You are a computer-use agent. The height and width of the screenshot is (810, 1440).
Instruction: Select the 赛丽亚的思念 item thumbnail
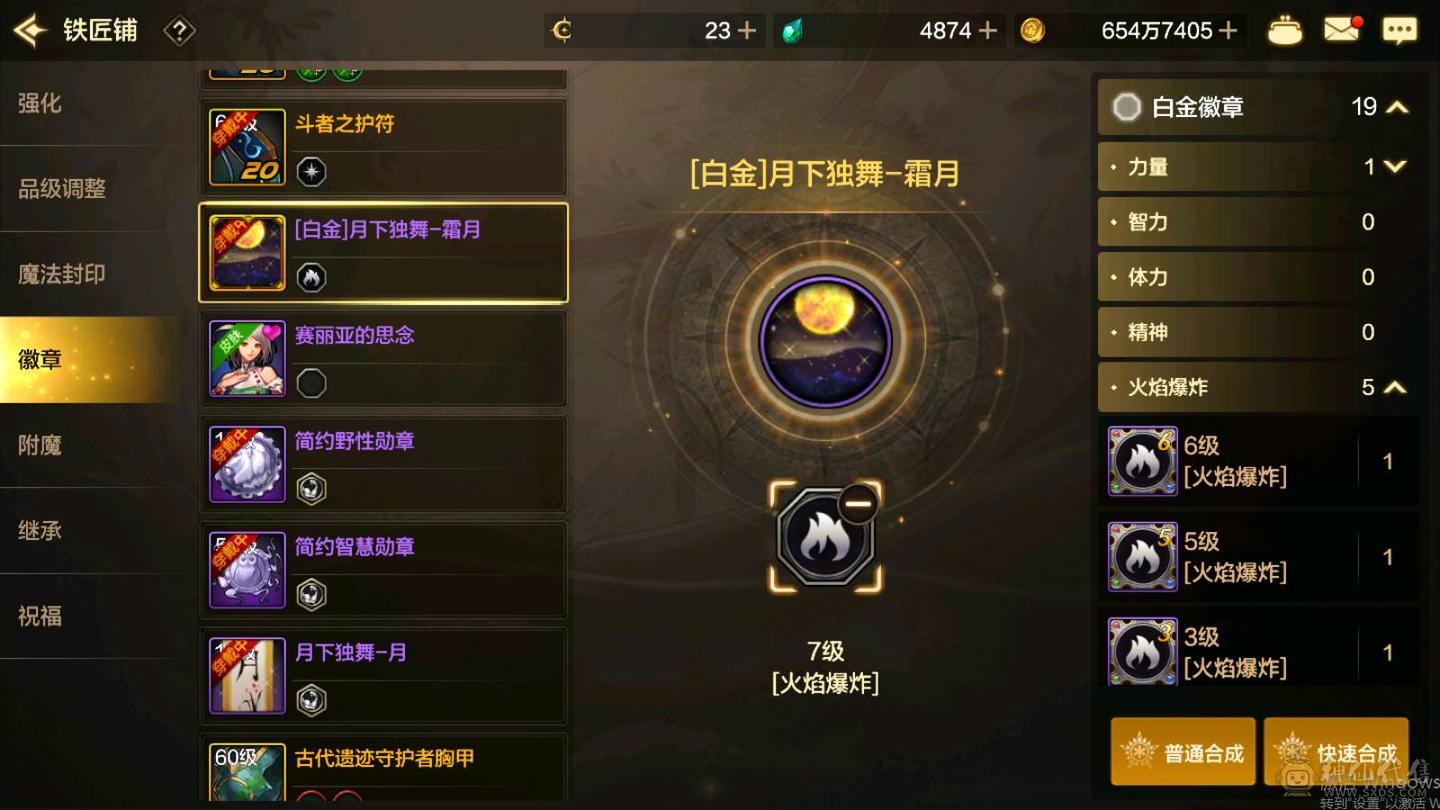click(246, 358)
